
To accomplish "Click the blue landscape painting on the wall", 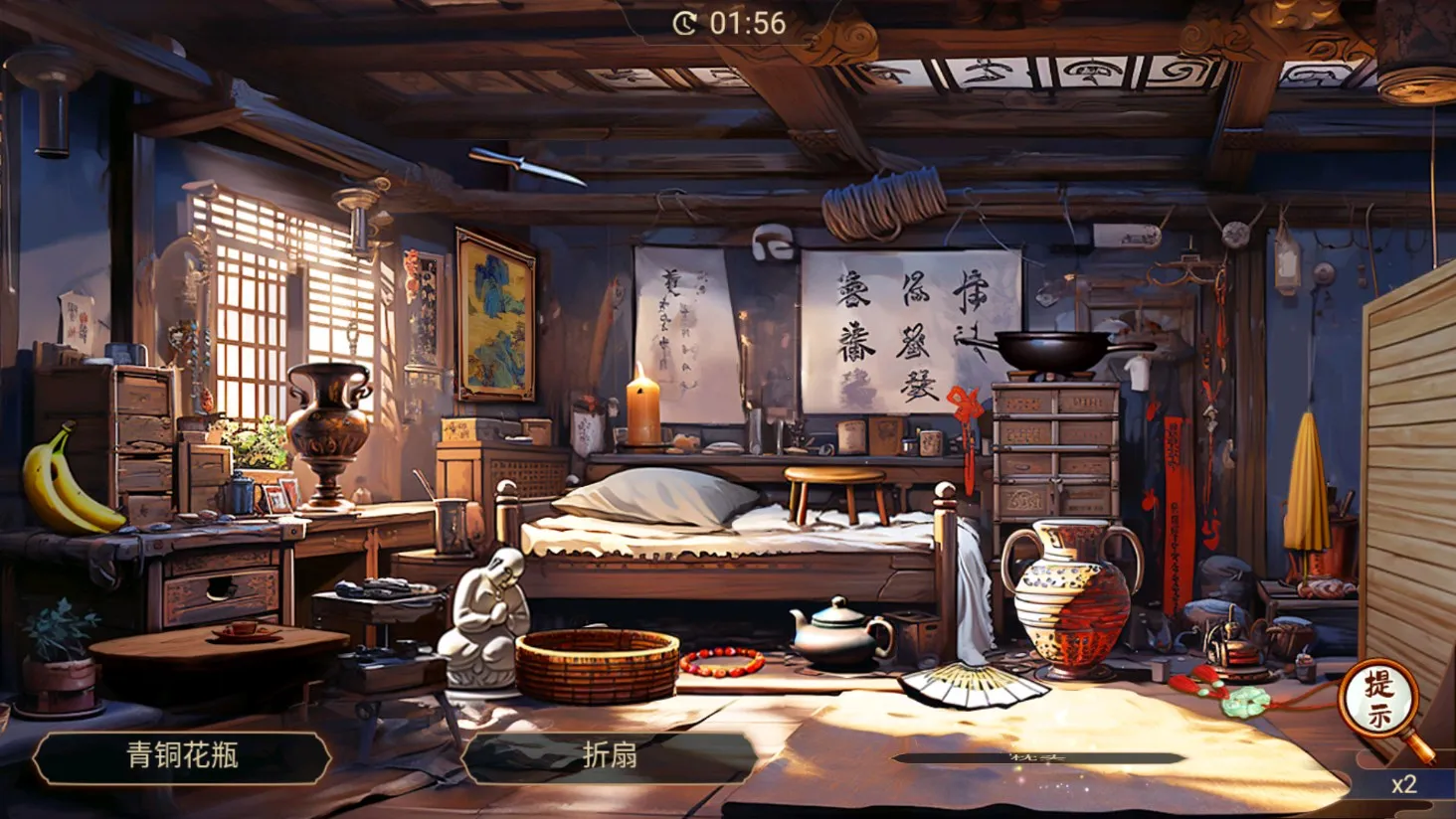I will pos(493,313).
